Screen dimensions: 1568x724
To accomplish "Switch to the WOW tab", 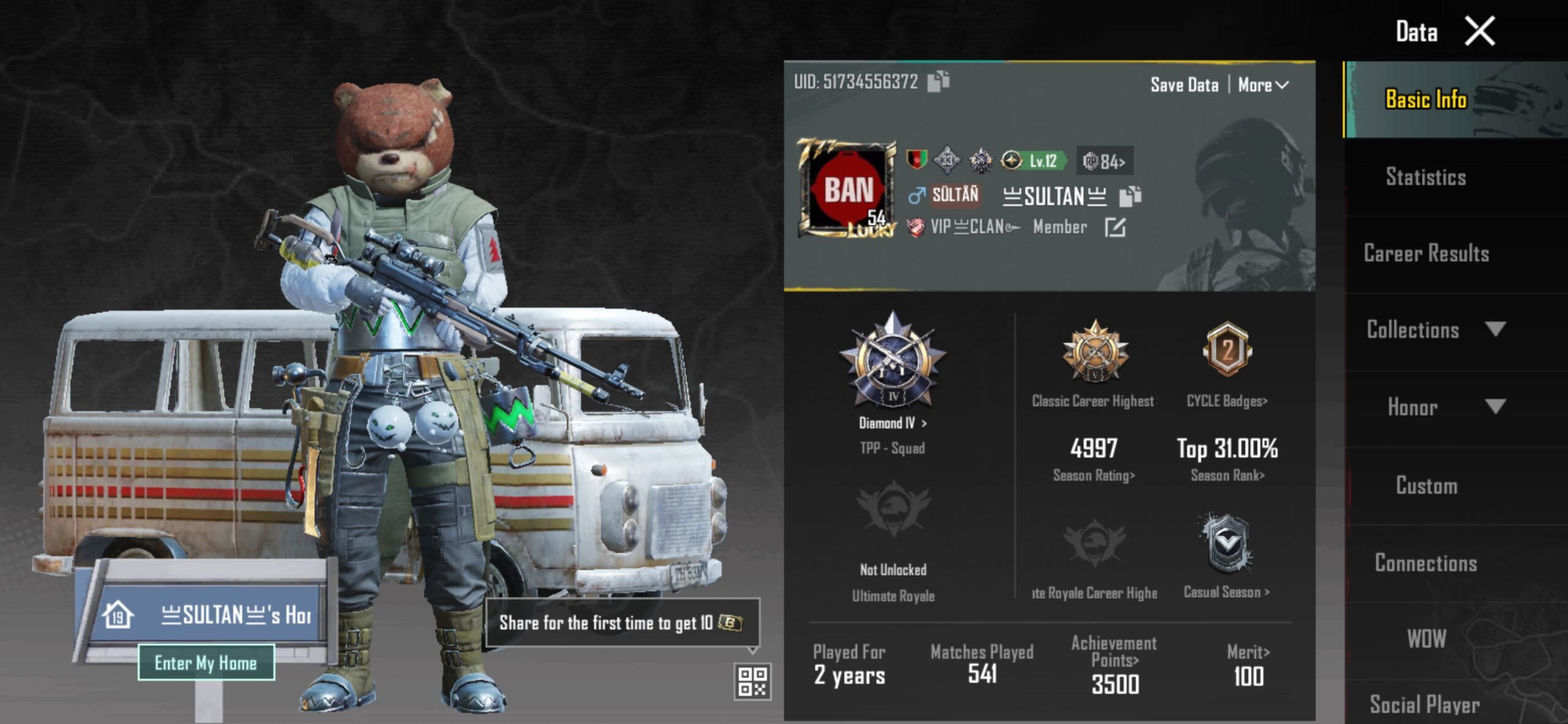I will 1426,639.
